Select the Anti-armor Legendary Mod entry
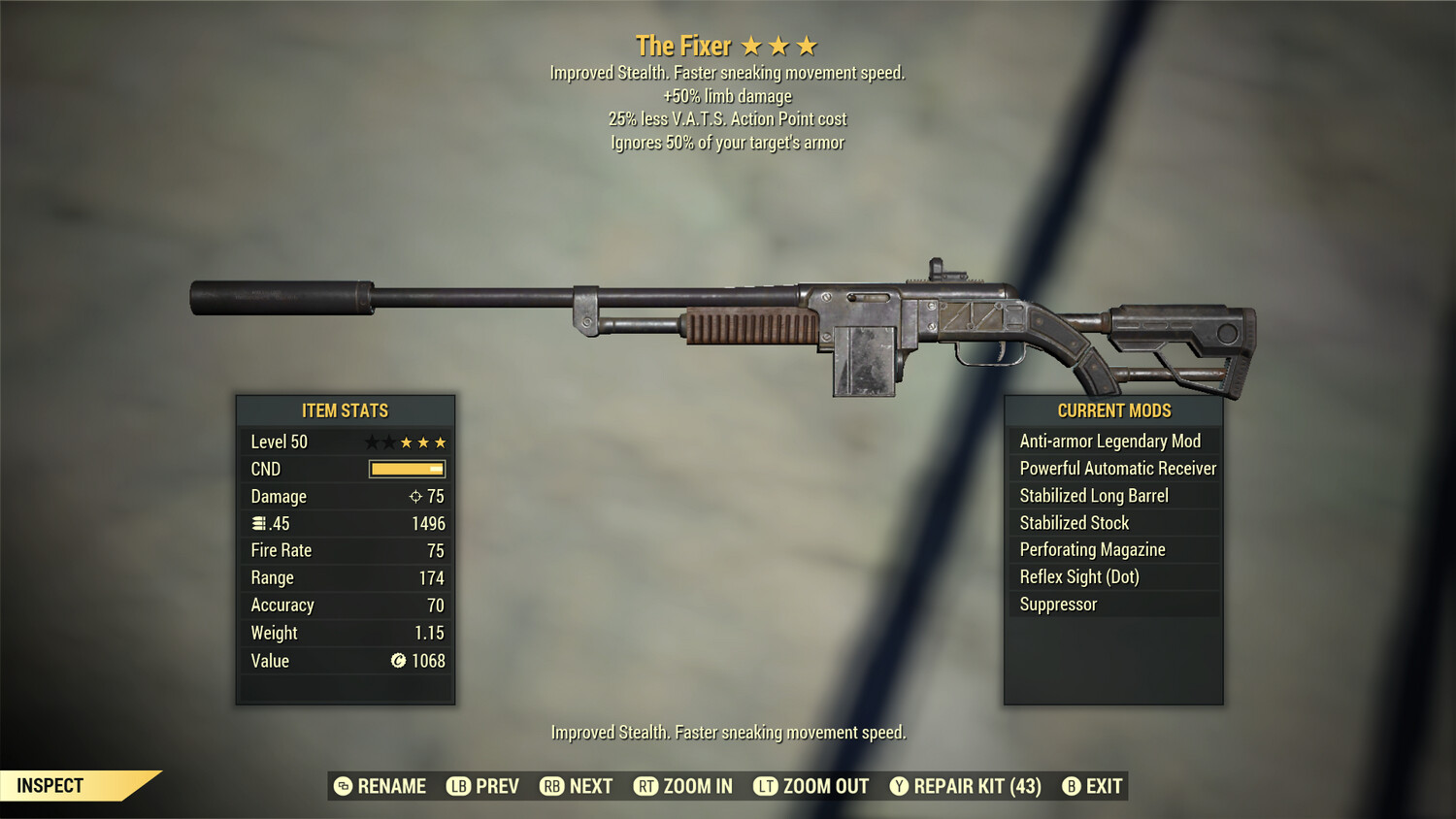This screenshot has height=819, width=1456. [1109, 441]
